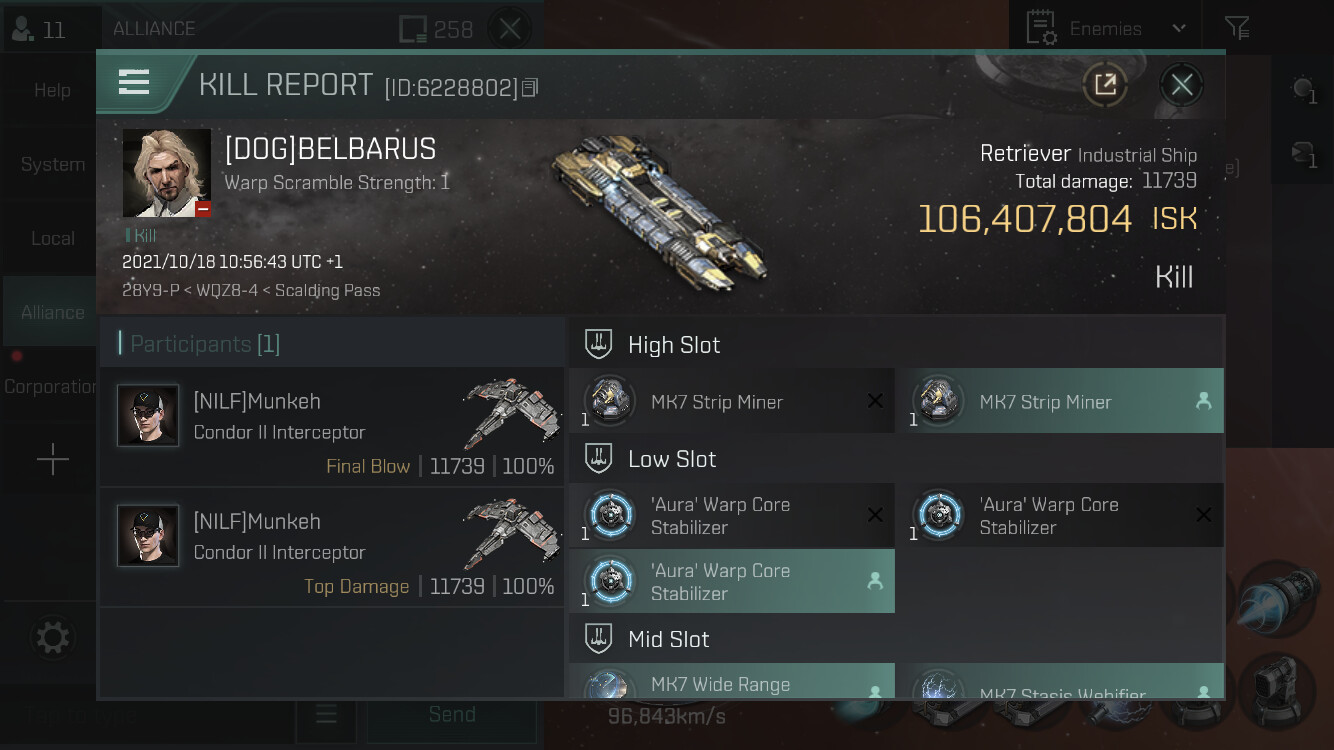Send the chat message
The width and height of the screenshot is (1334, 750).
tap(451, 714)
